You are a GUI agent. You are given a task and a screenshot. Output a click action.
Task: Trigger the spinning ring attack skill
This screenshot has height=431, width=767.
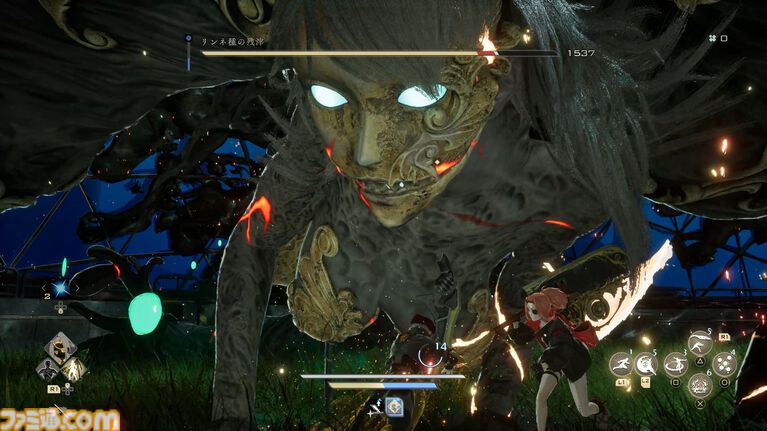[x=677, y=364]
